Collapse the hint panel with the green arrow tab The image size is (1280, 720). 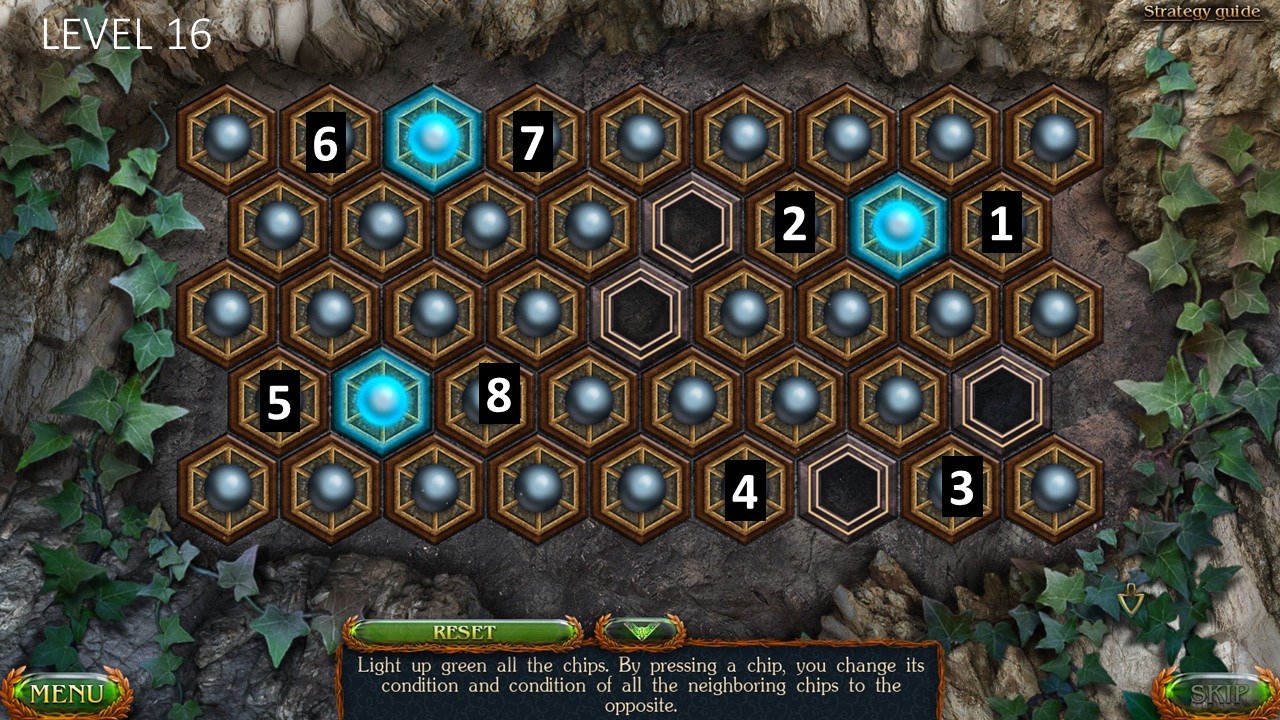639,632
